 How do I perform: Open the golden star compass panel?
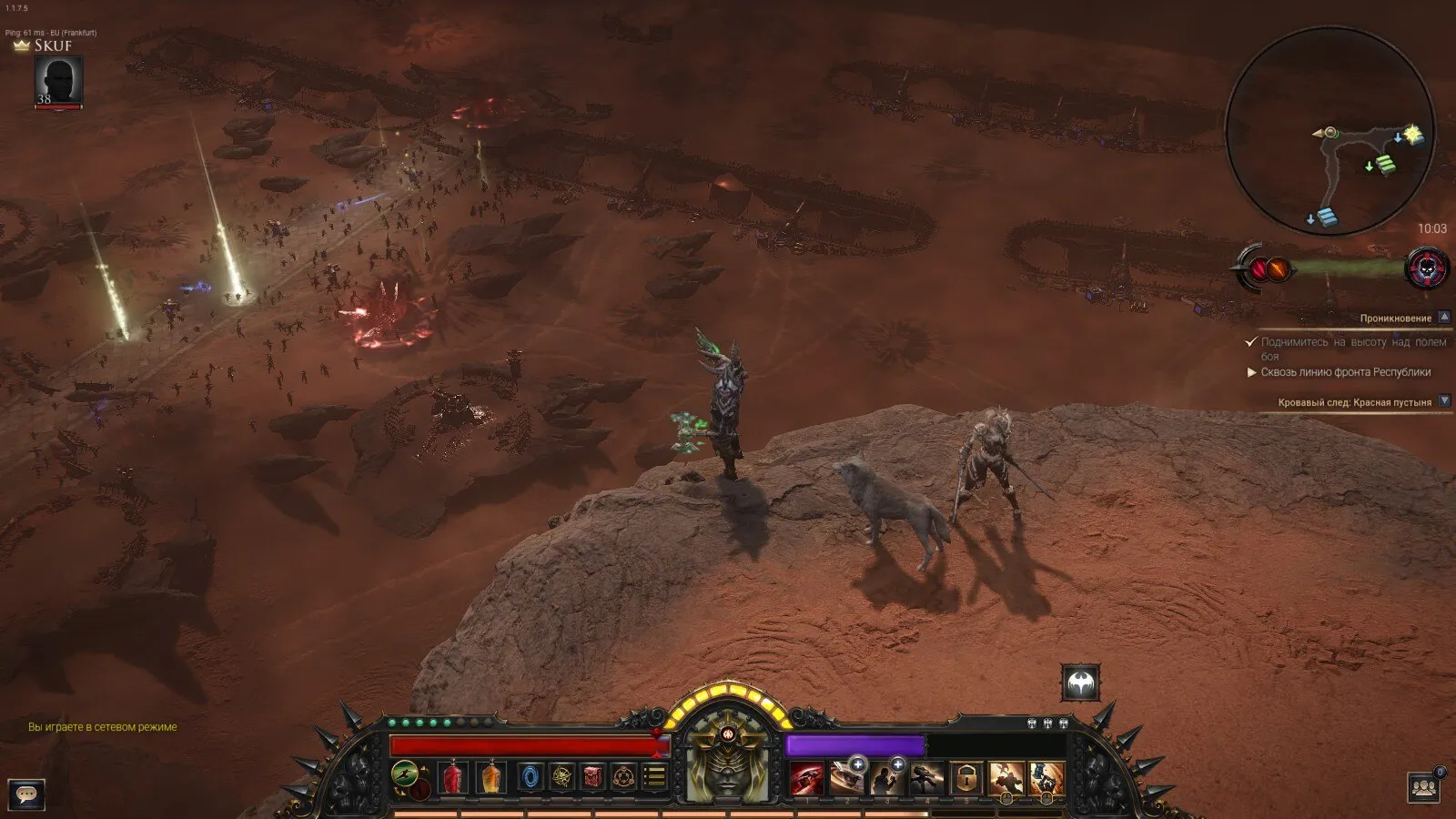pos(562,778)
